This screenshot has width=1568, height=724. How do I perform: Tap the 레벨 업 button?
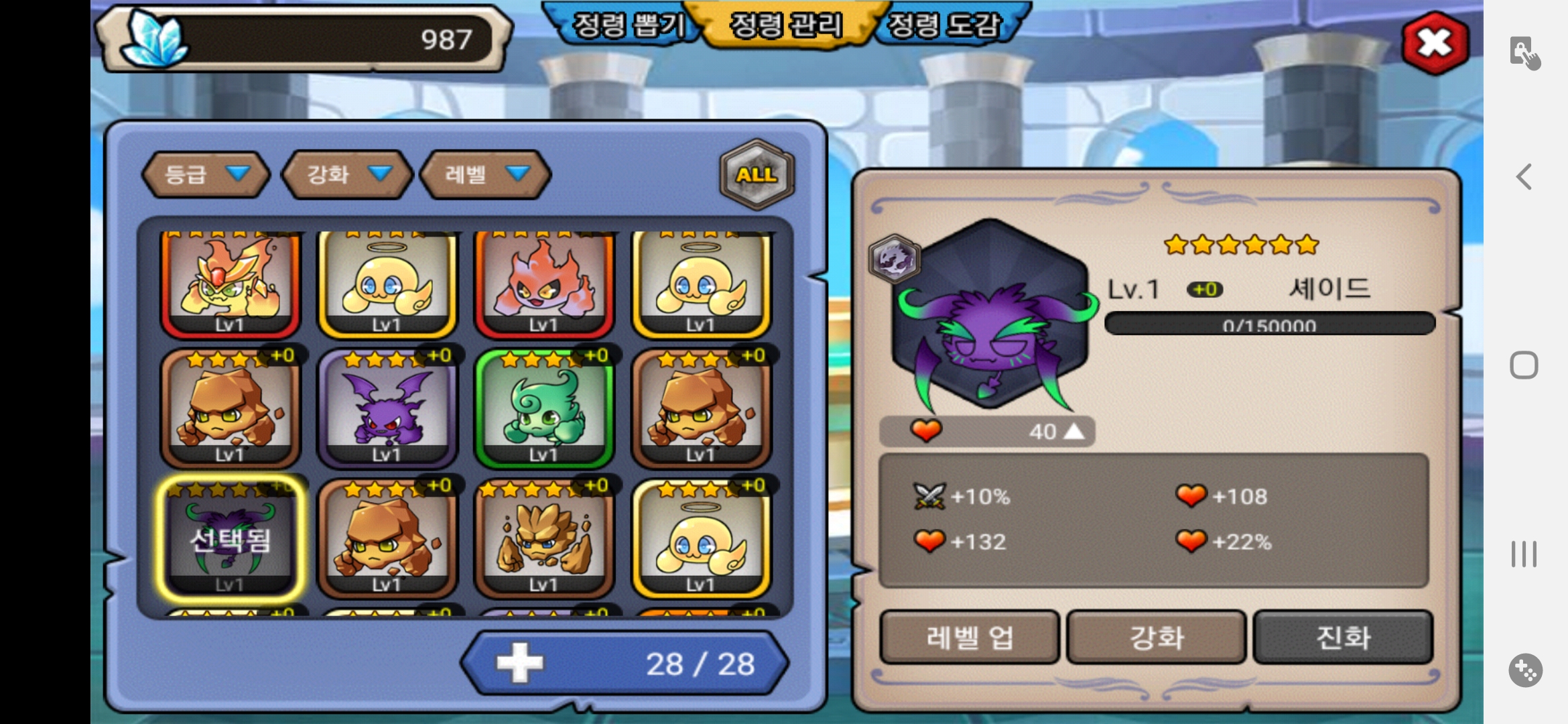969,637
